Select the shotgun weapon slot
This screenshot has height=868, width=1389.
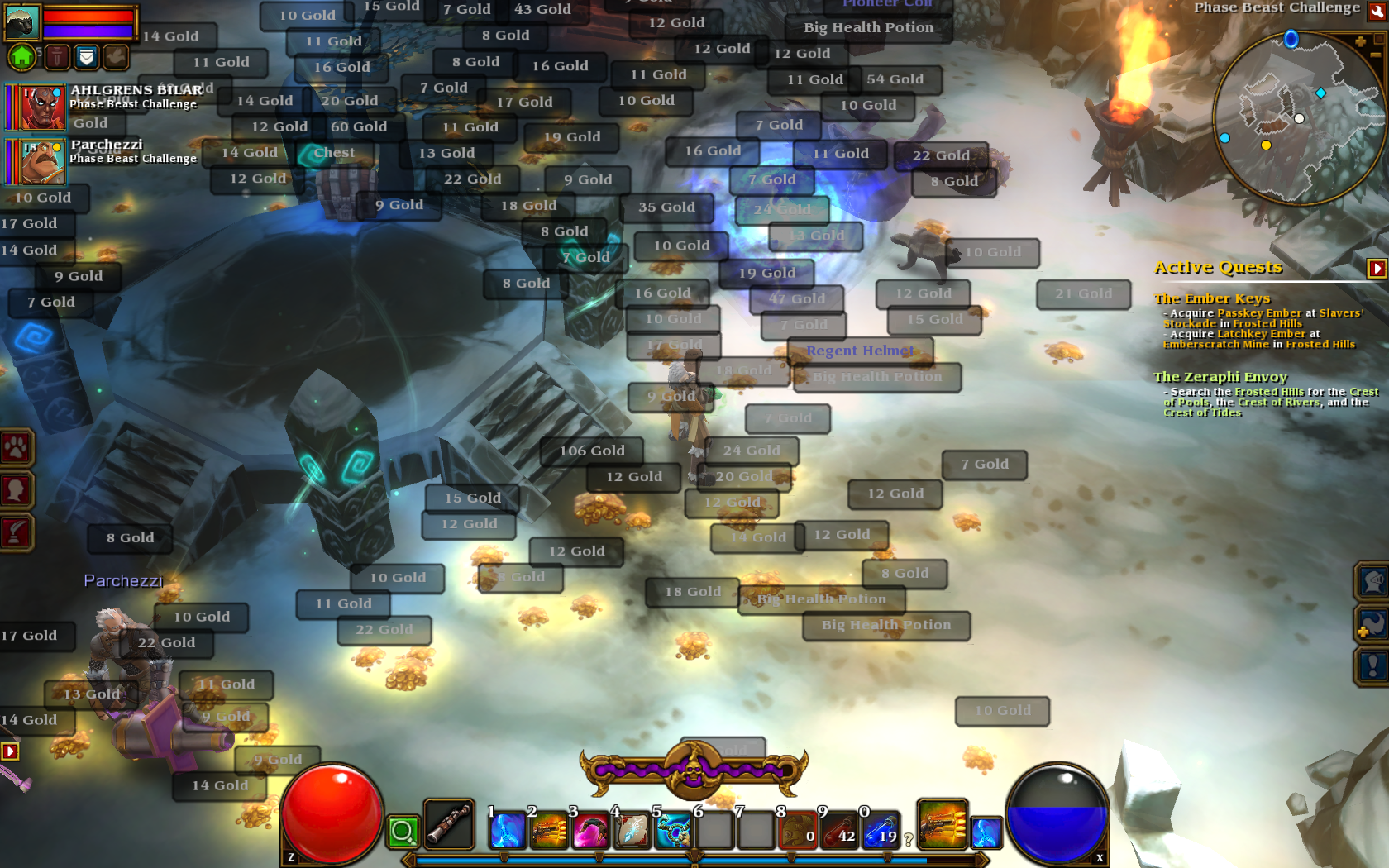coord(449,824)
